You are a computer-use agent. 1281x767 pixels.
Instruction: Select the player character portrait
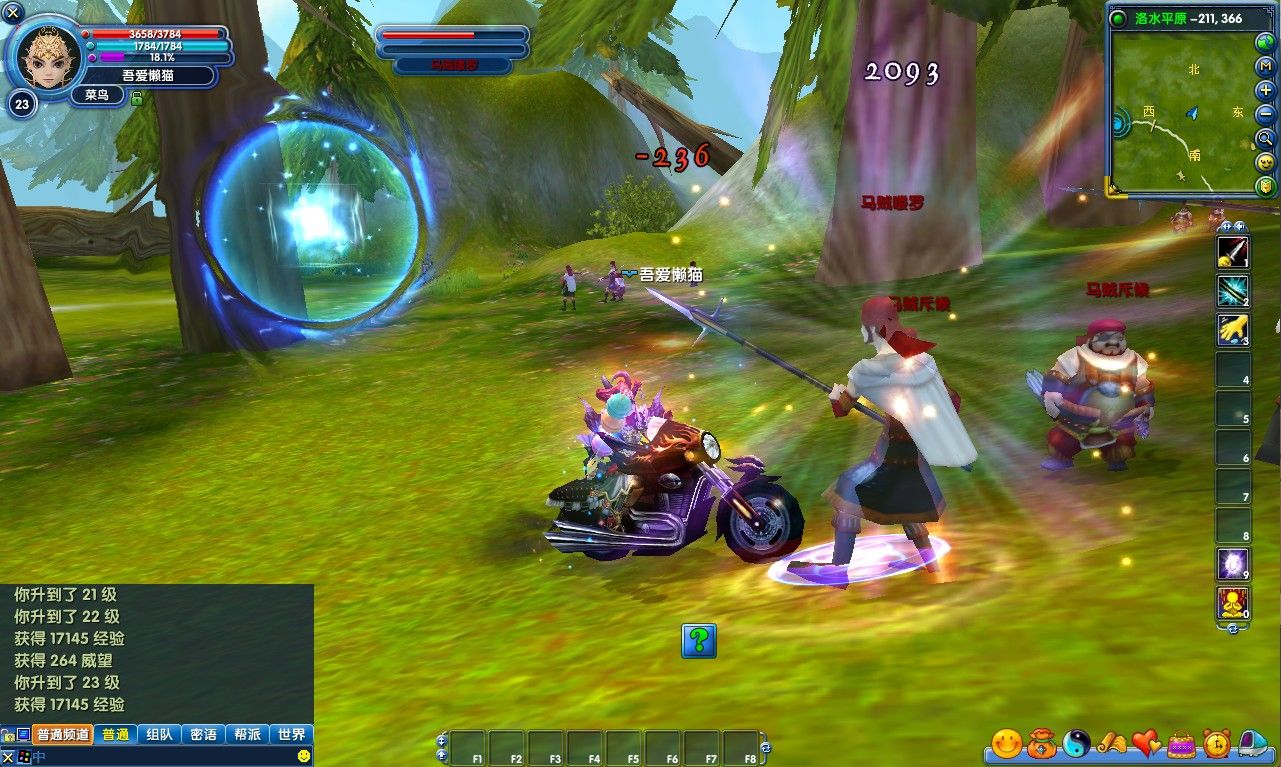click(x=46, y=54)
